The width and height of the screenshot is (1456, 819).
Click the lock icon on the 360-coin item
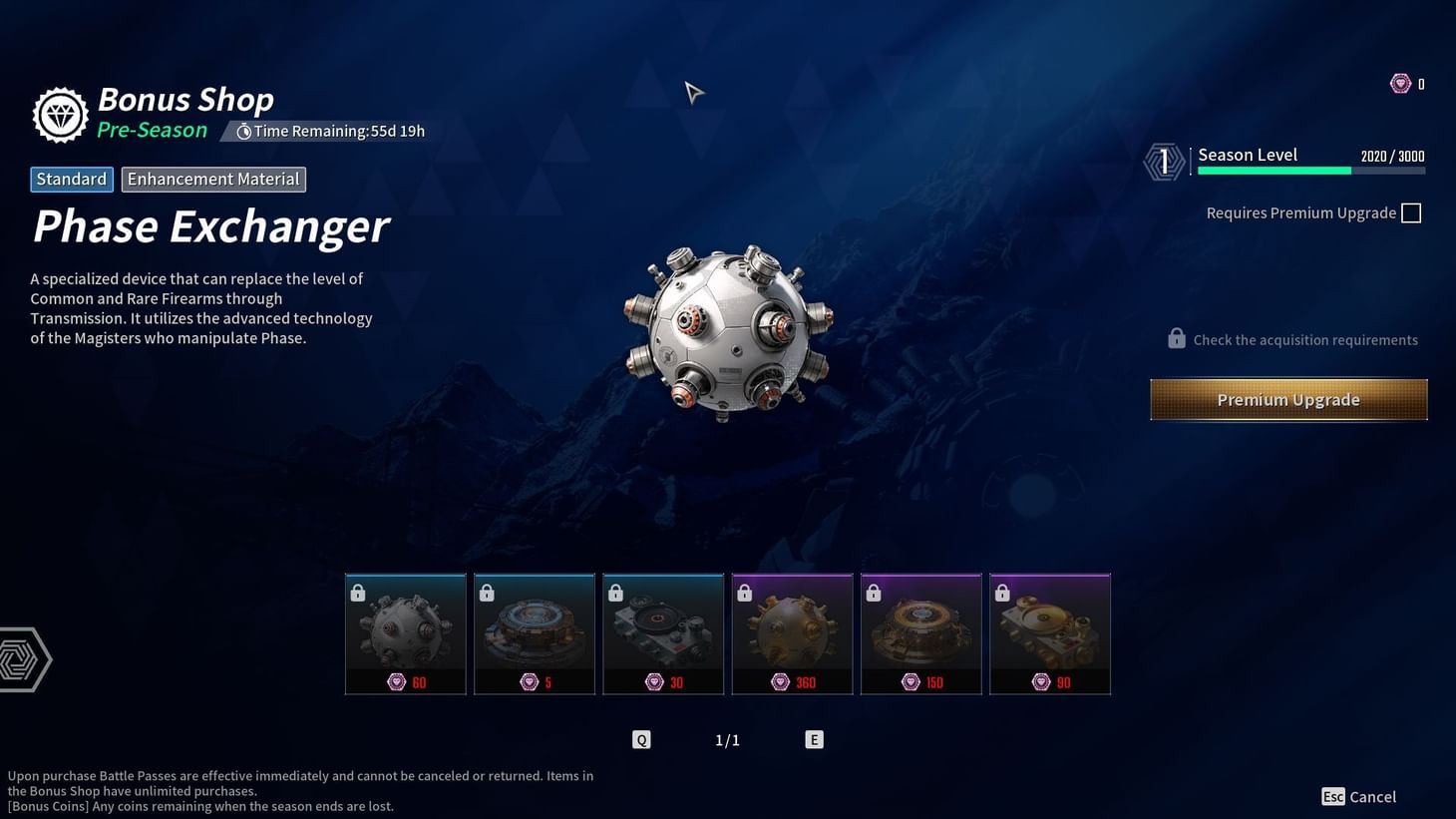pyautogui.click(x=744, y=593)
